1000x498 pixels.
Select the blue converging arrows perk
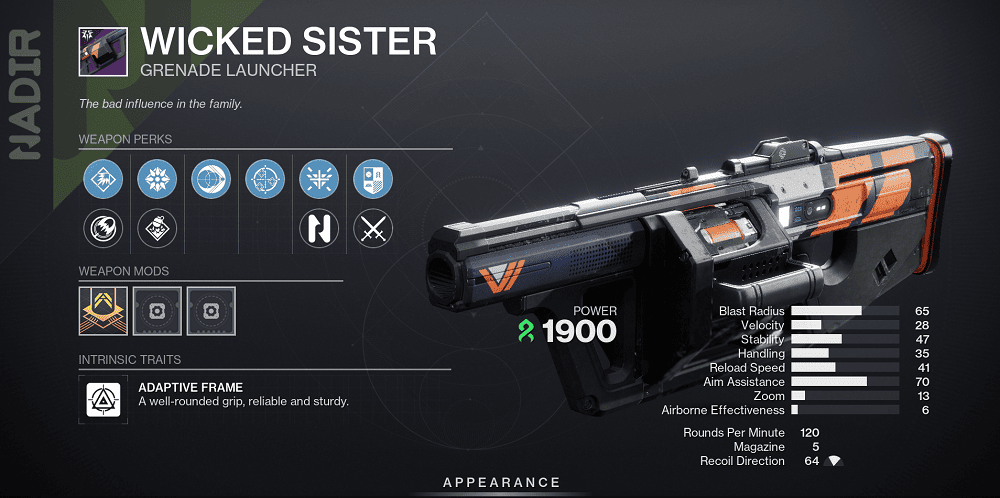[319, 180]
